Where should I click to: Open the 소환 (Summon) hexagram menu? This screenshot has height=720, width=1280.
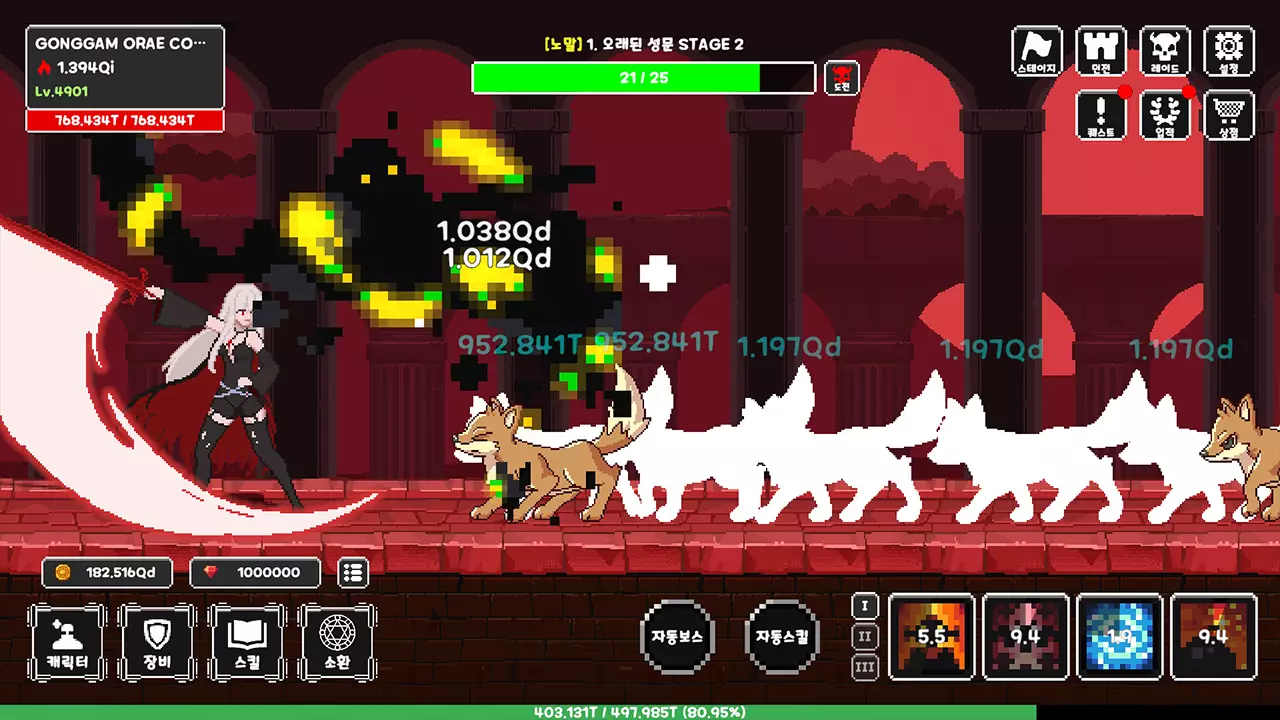[x=337, y=642]
